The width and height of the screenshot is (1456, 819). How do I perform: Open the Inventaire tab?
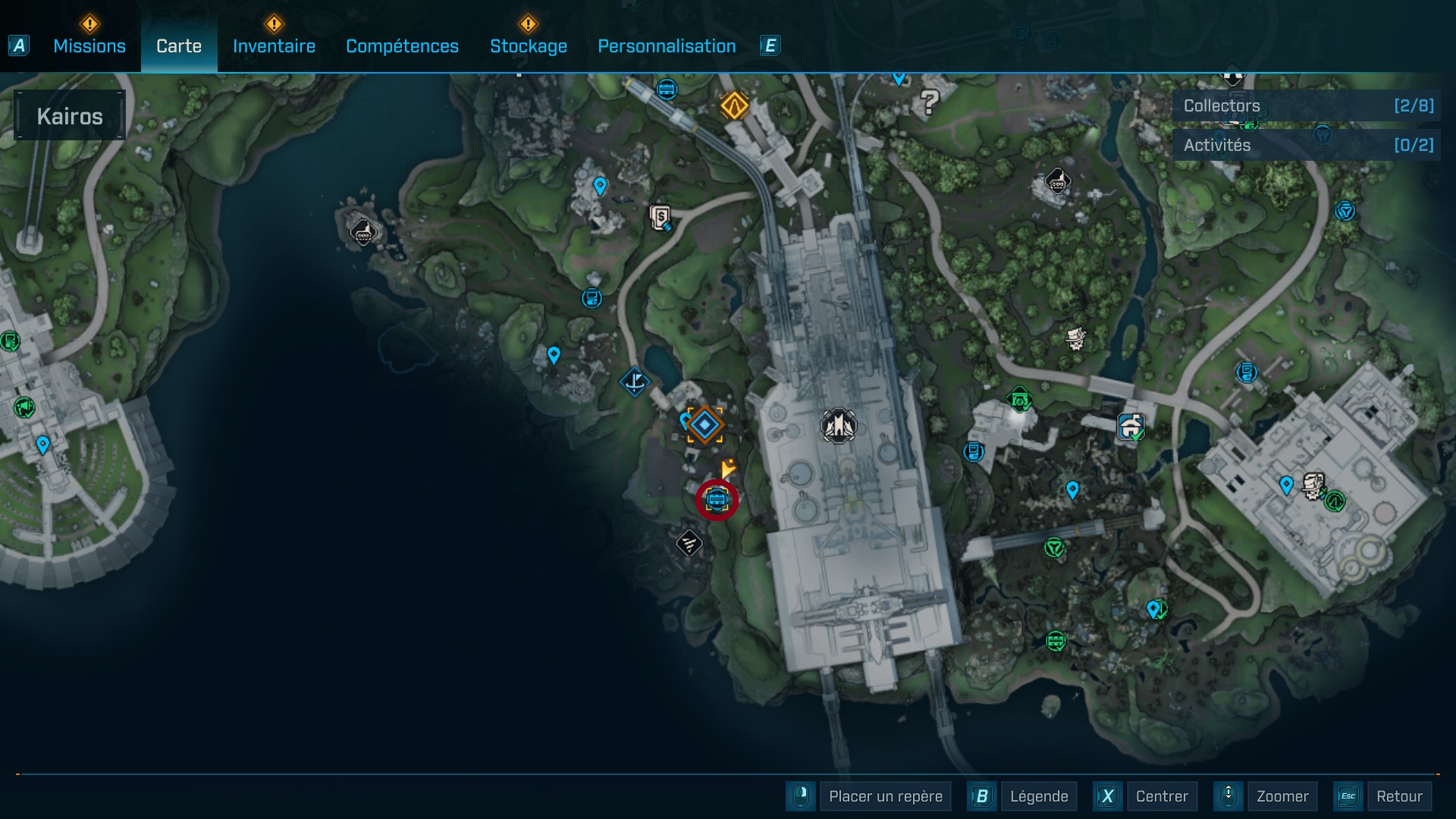(274, 46)
